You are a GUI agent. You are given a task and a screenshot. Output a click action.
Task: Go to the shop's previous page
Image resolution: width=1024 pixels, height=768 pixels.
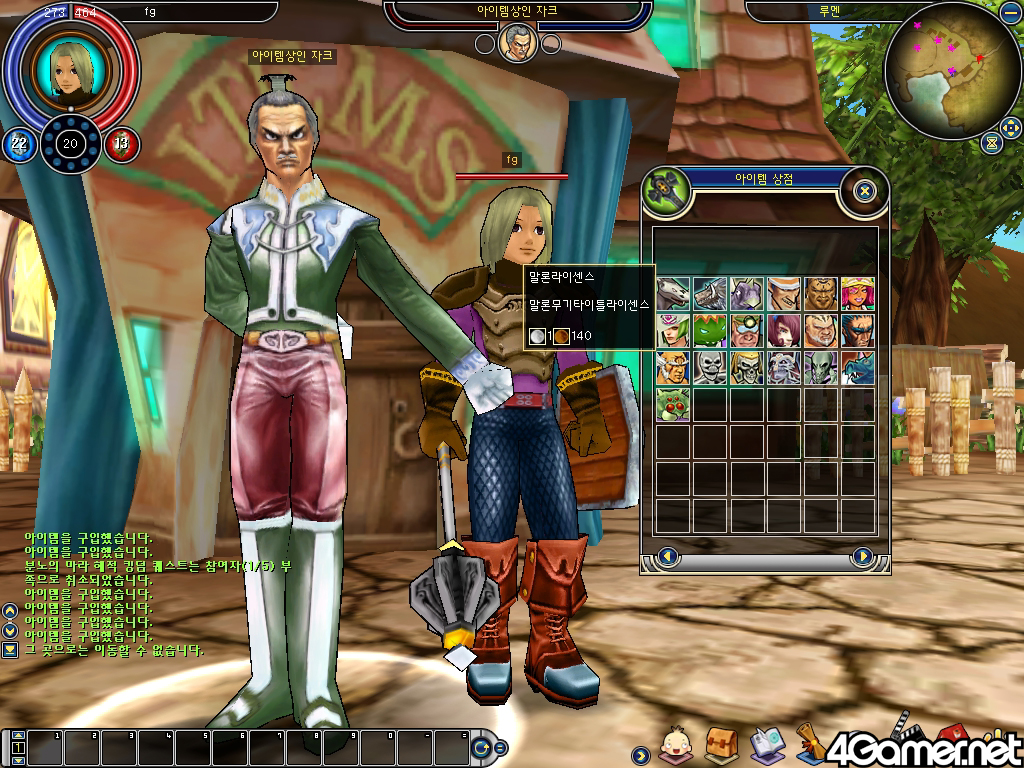pos(667,556)
